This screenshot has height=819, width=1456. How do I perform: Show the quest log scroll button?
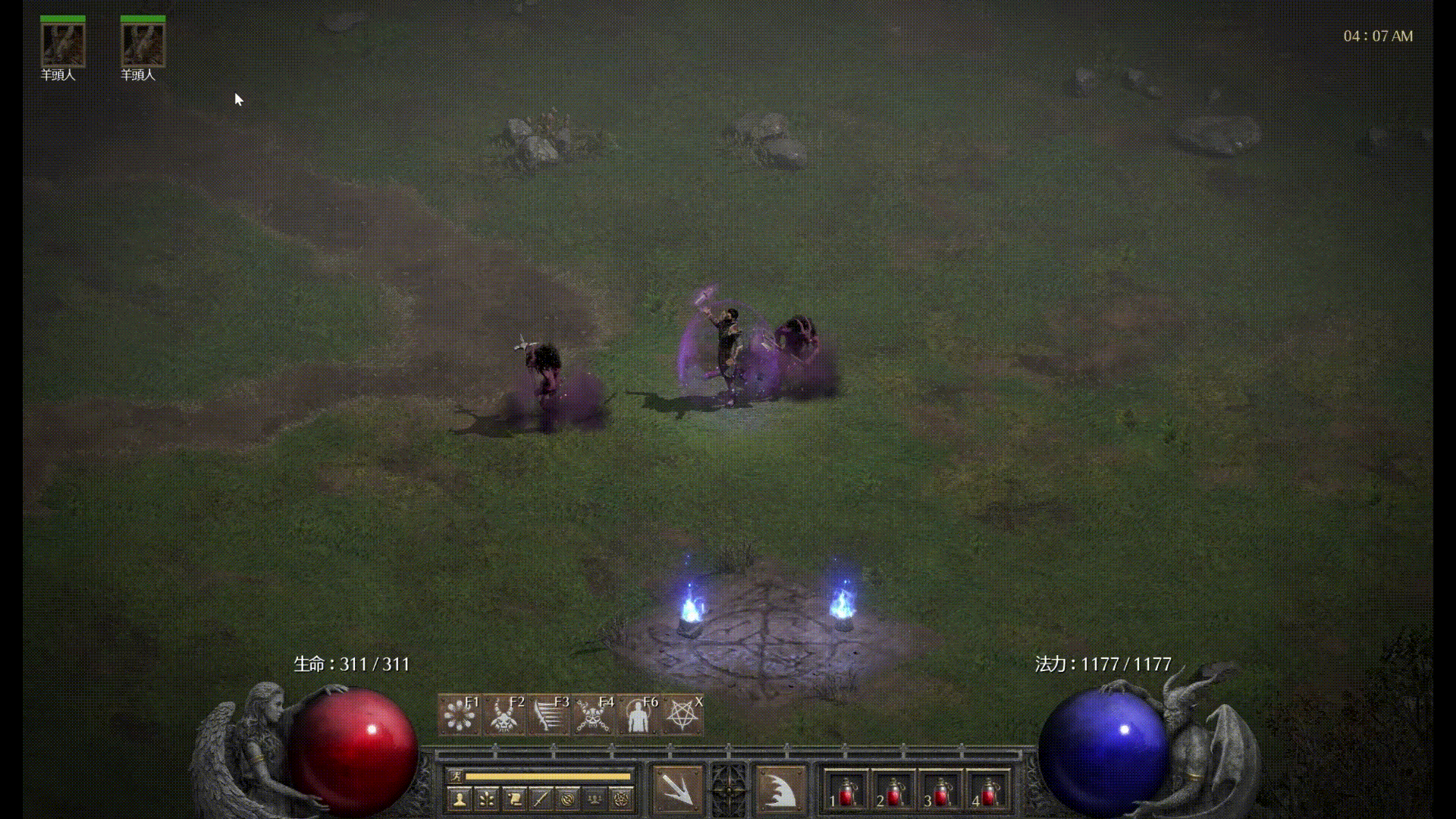[x=513, y=799]
